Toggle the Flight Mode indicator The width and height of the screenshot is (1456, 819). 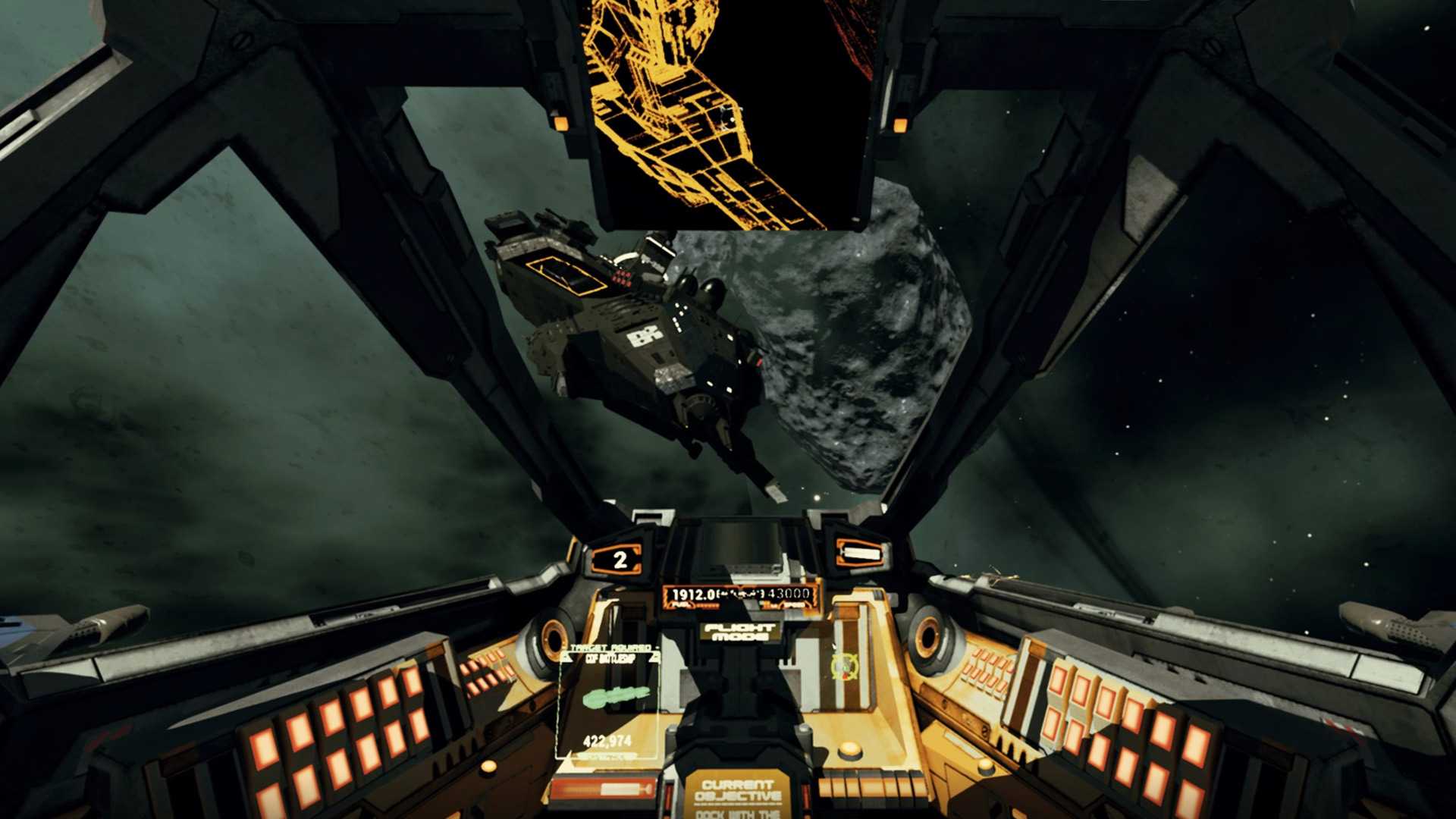click(739, 632)
